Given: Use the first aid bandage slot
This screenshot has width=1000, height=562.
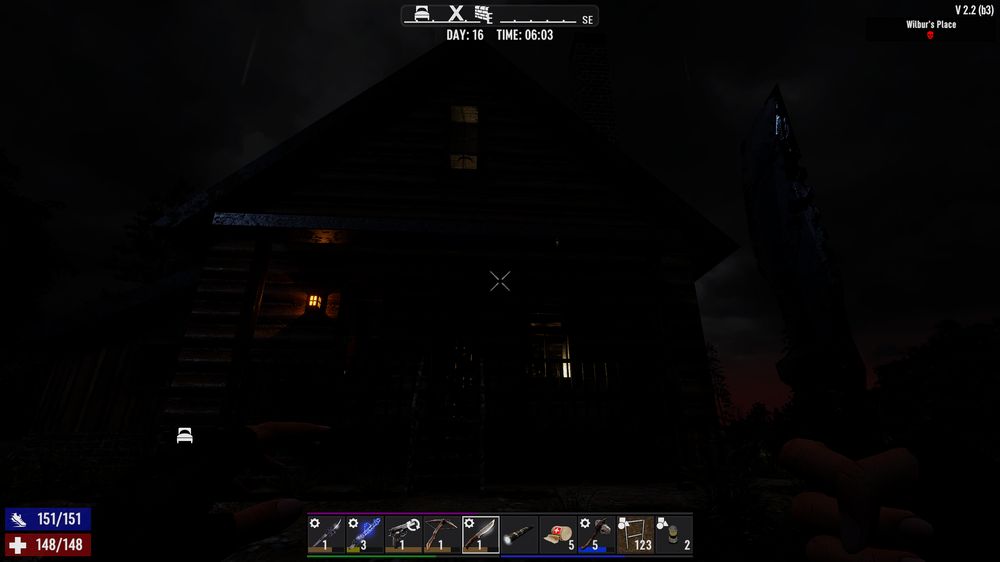Looking at the screenshot, I should (x=558, y=534).
